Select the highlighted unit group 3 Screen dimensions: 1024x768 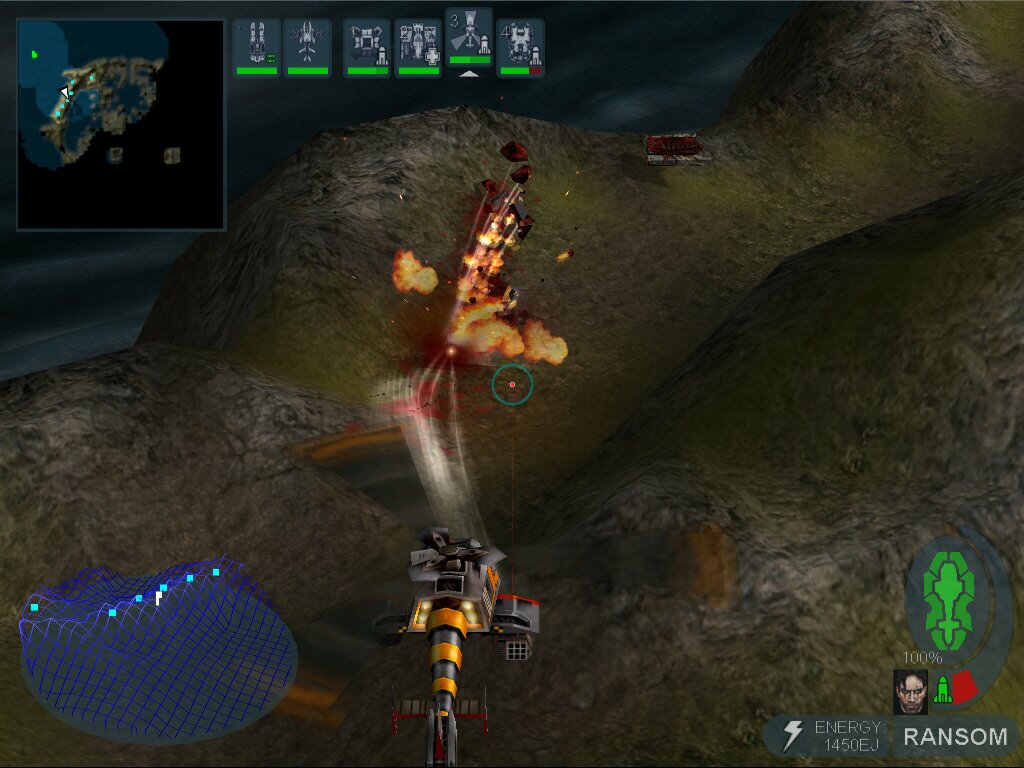point(469,40)
